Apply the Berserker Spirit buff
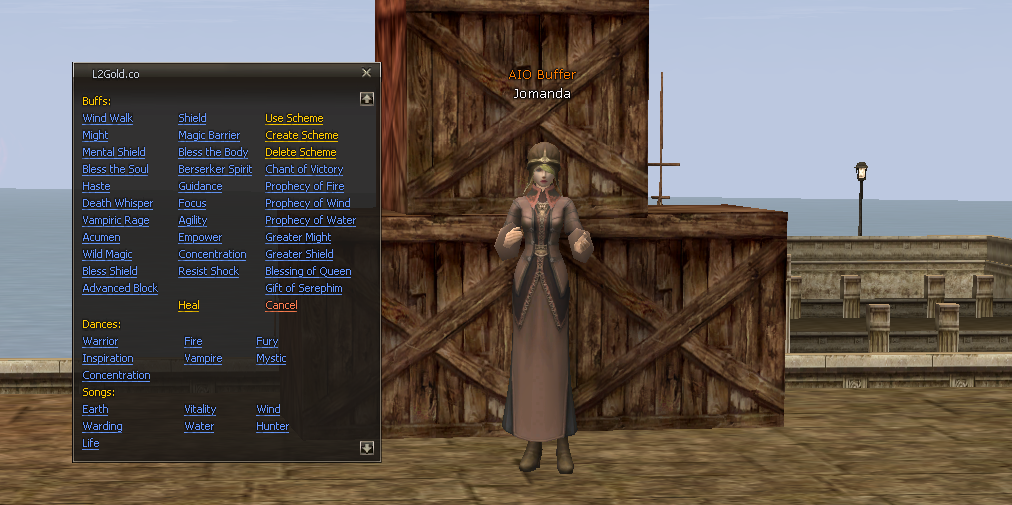The image size is (1012, 505). (x=215, y=169)
